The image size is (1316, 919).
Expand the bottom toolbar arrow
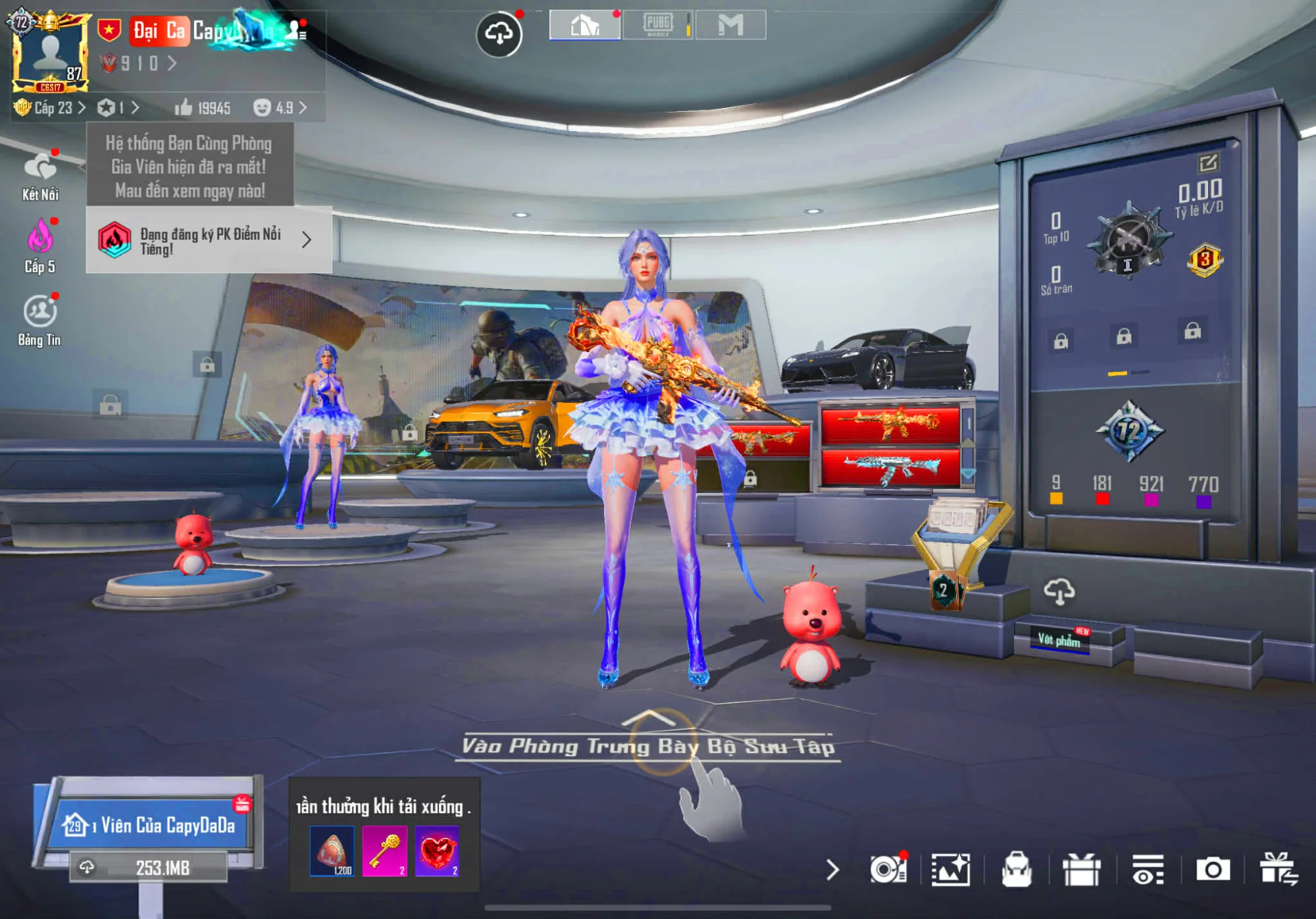tap(832, 870)
